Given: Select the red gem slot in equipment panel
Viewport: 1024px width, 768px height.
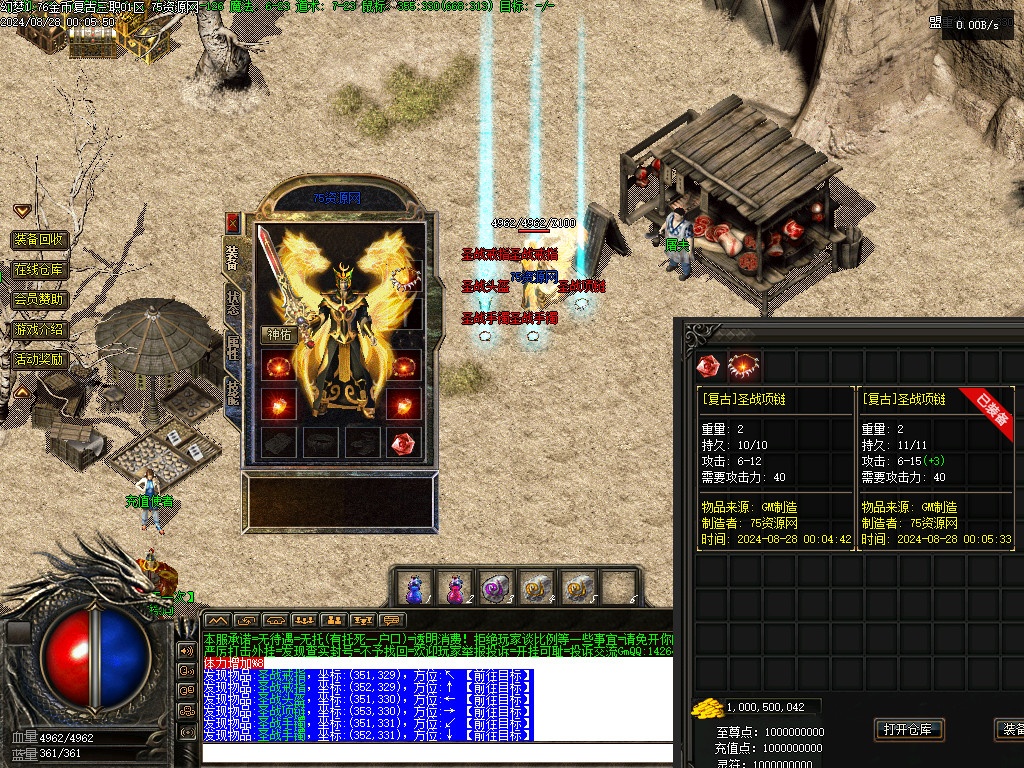Looking at the screenshot, I should [x=403, y=443].
